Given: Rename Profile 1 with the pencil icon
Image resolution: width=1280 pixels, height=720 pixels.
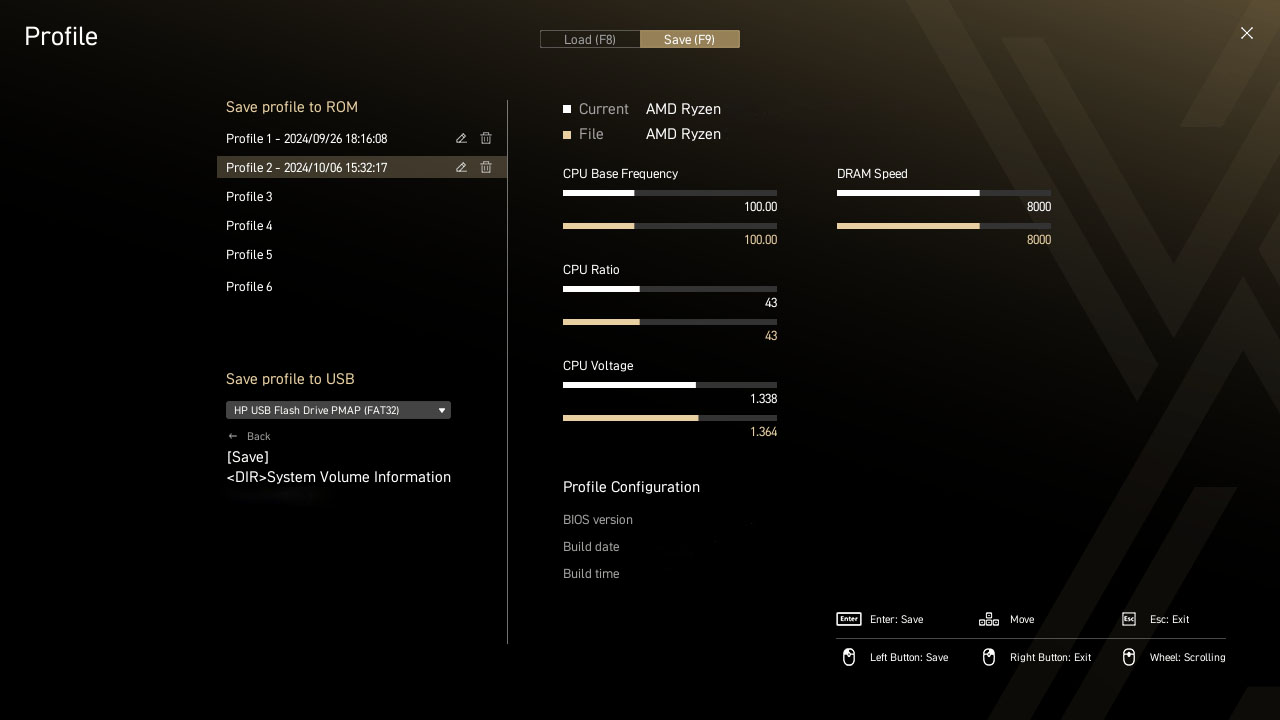Looking at the screenshot, I should tap(461, 139).
